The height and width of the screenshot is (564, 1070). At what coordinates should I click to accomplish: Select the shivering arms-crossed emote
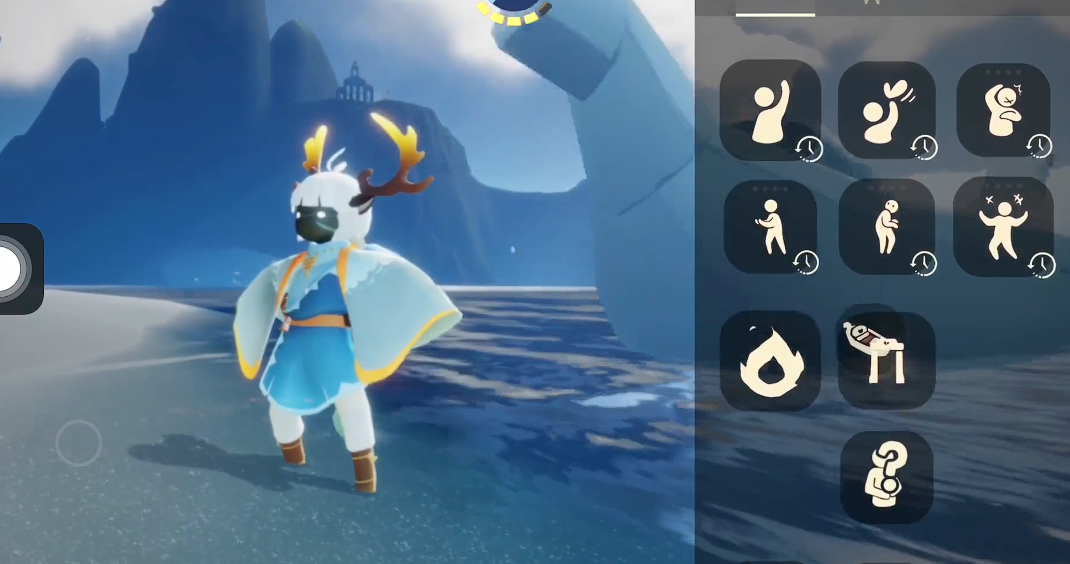(x=1002, y=110)
